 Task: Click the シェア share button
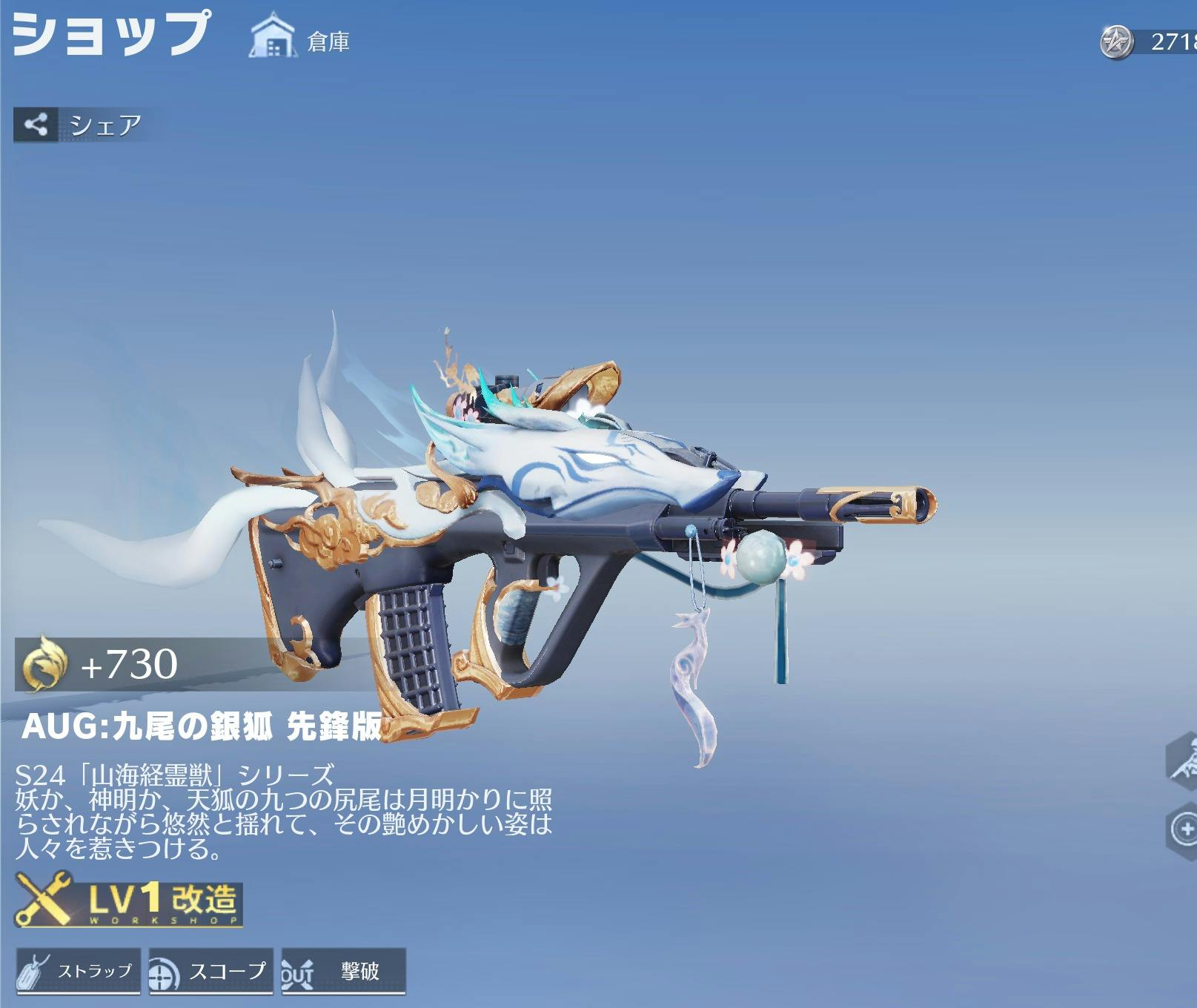(79, 125)
